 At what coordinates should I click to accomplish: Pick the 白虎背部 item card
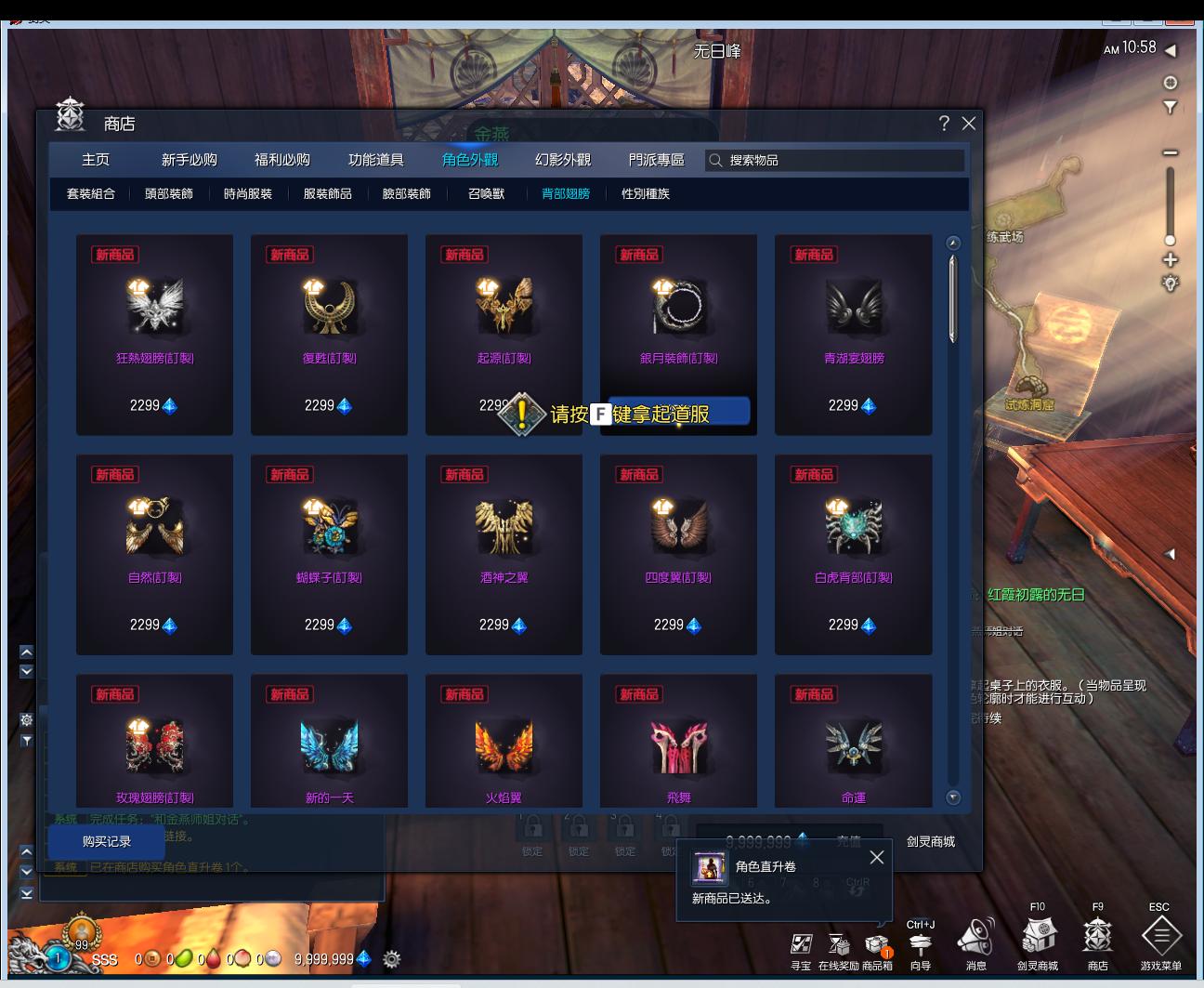pos(854,554)
